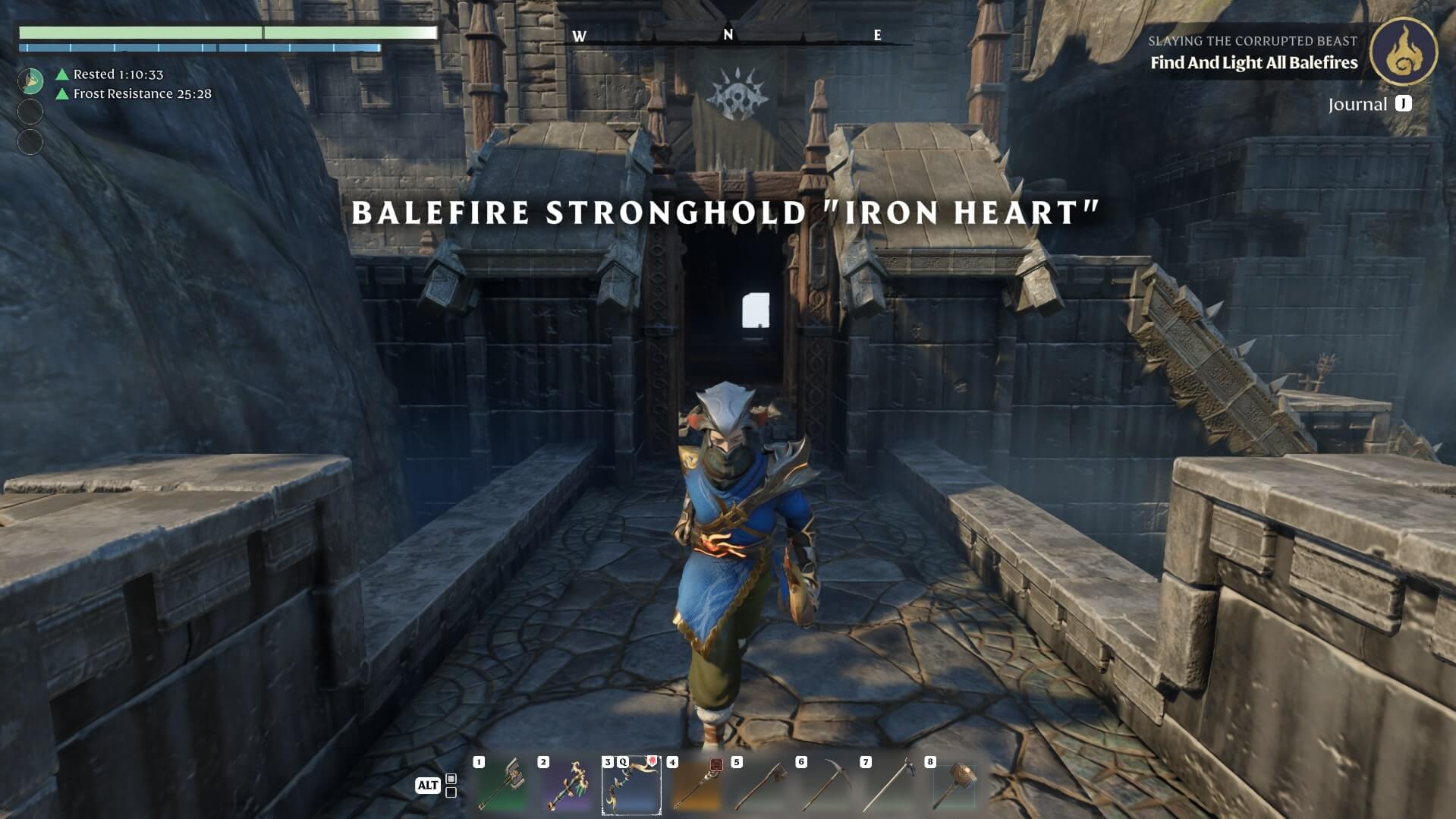Select the bow in hotbar slot 3
The width and height of the screenshot is (1456, 819).
[x=631, y=786]
